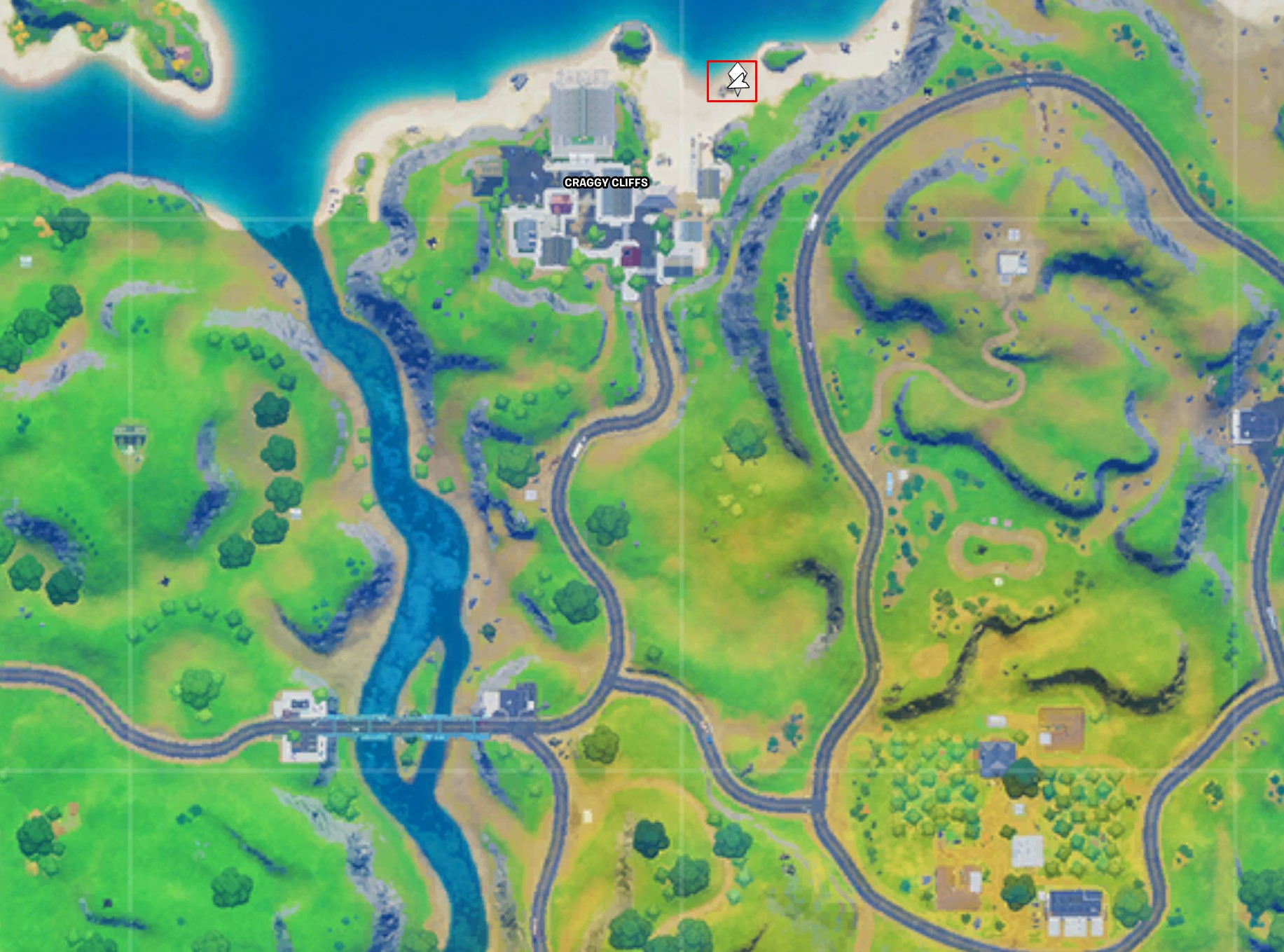Viewport: 1284px width, 952px height.
Task: Click the CRAGGY CLIFFS location label
Action: [605, 184]
